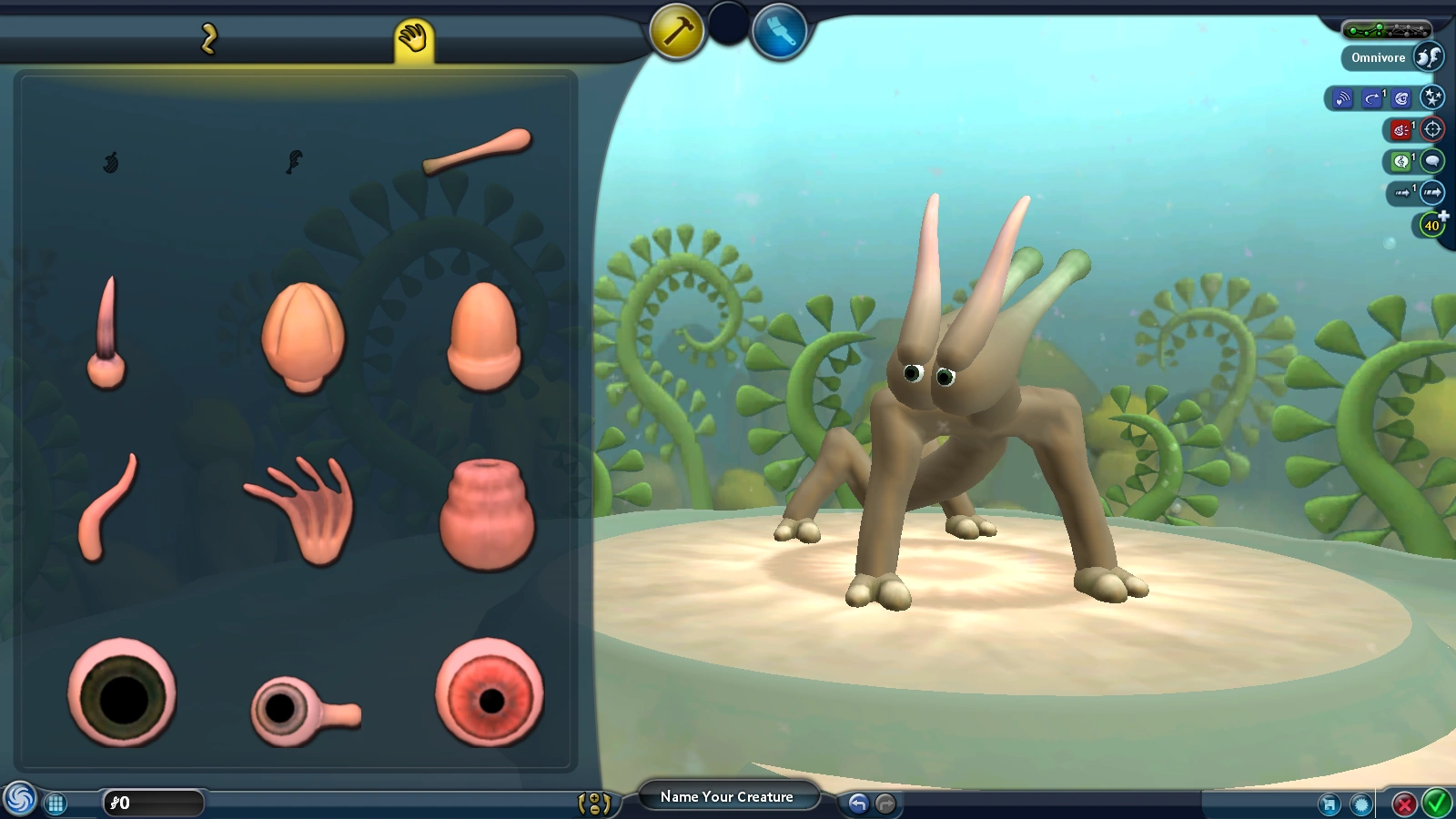This screenshot has width=1456, height=819.
Task: Toggle the grid background display icon
Action: point(56,803)
